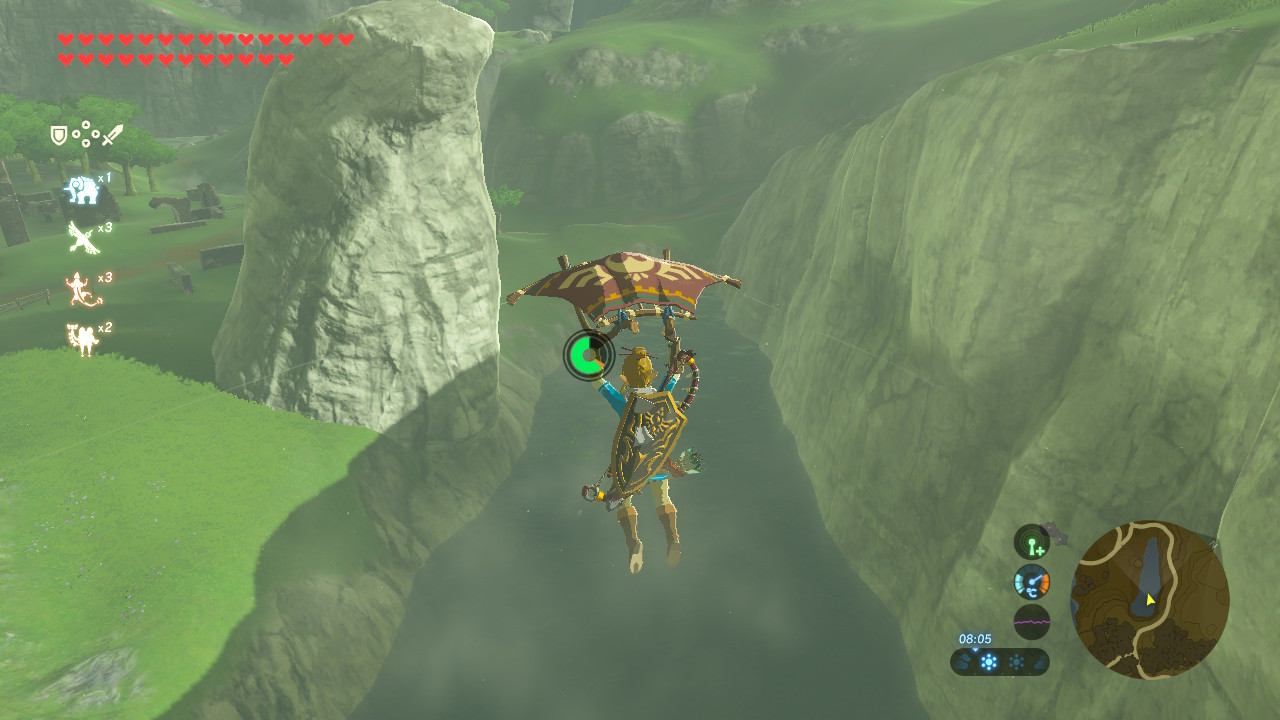This screenshot has width=1280, height=720.
Task: Click the Sheikah Sensor+ icon above the minimap
Action: coord(1031,541)
